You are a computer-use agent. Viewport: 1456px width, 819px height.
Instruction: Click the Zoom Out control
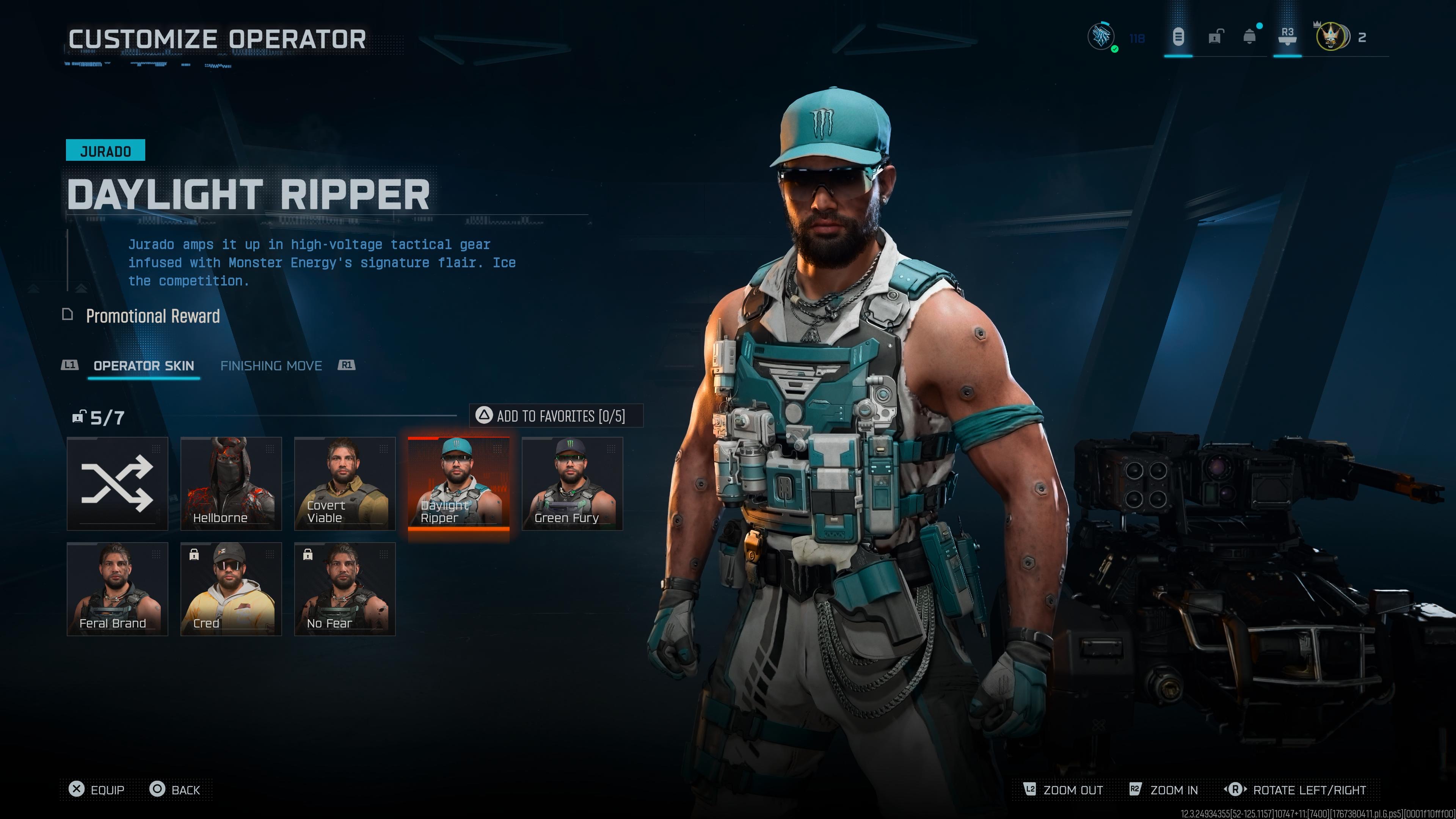coord(1063,789)
